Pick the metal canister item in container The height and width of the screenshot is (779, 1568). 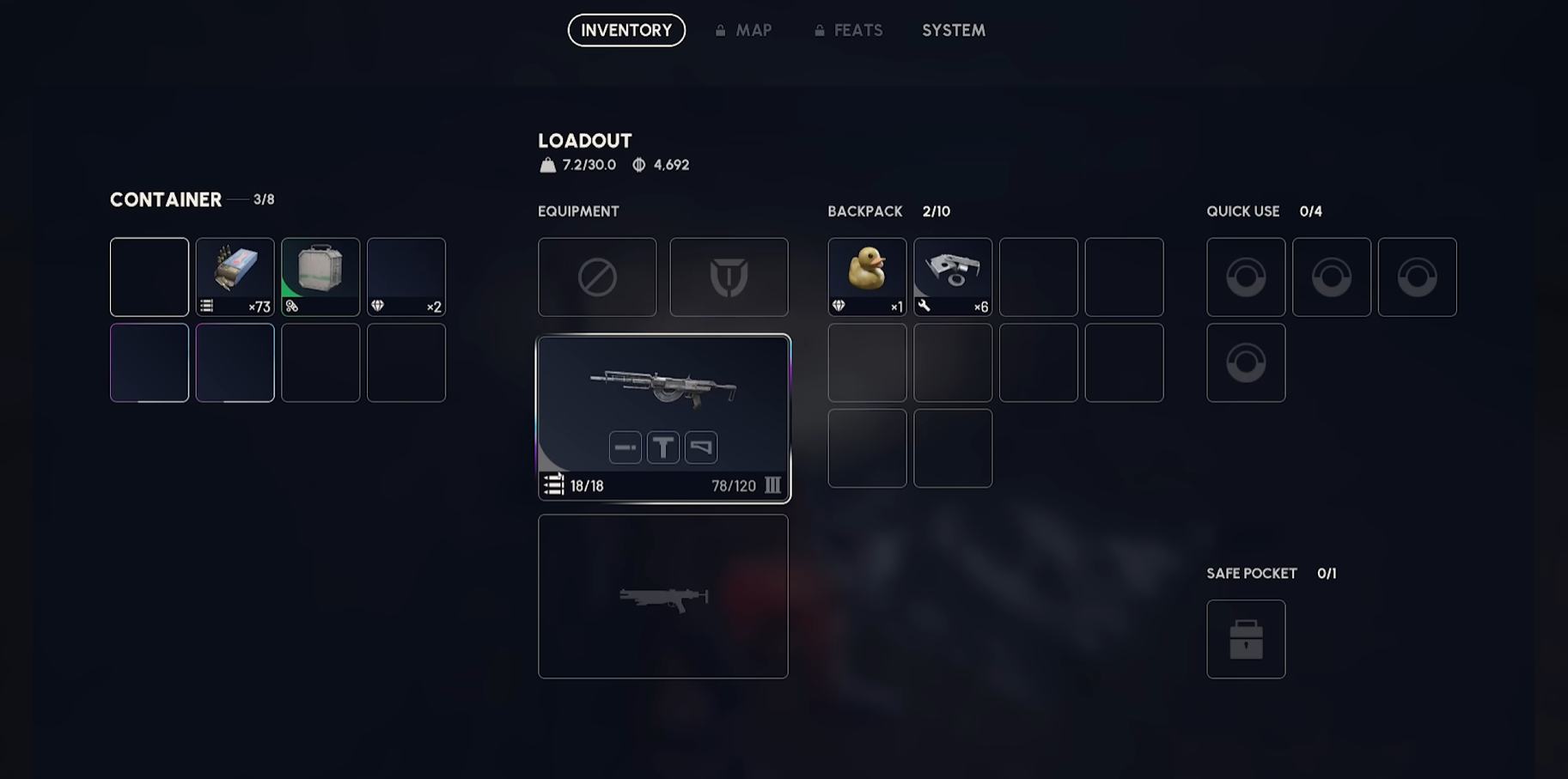point(320,277)
